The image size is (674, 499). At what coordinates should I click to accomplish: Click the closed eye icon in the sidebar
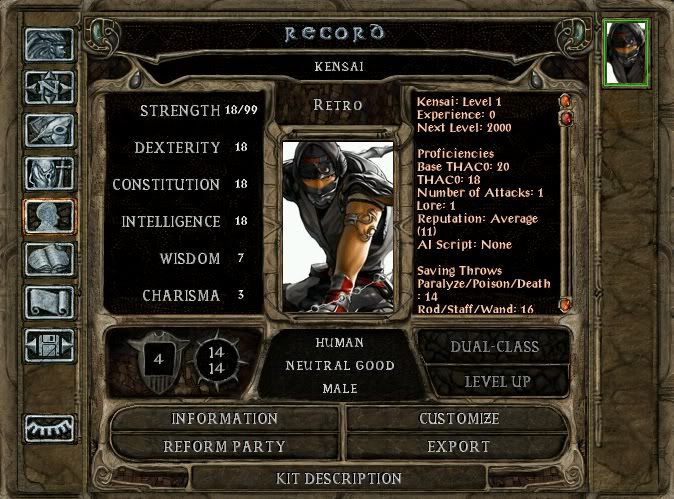coord(49,427)
